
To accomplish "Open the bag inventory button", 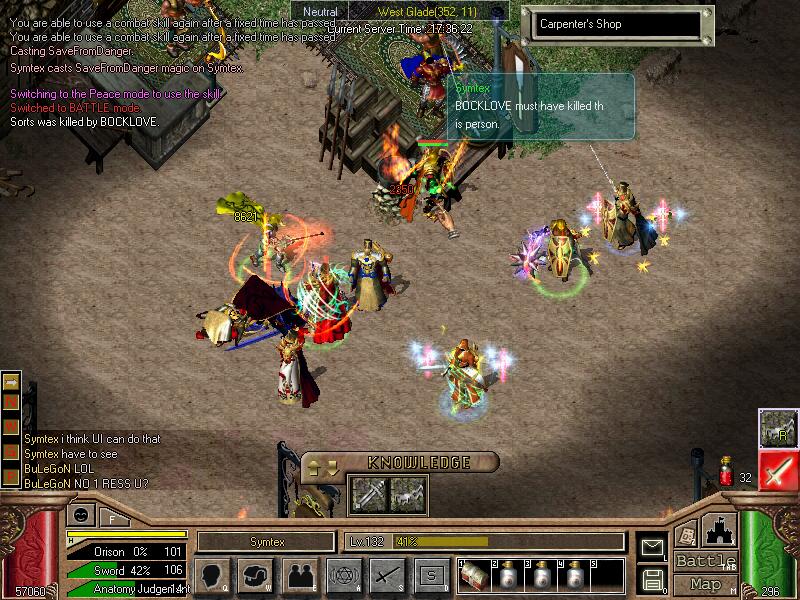I will [257, 575].
